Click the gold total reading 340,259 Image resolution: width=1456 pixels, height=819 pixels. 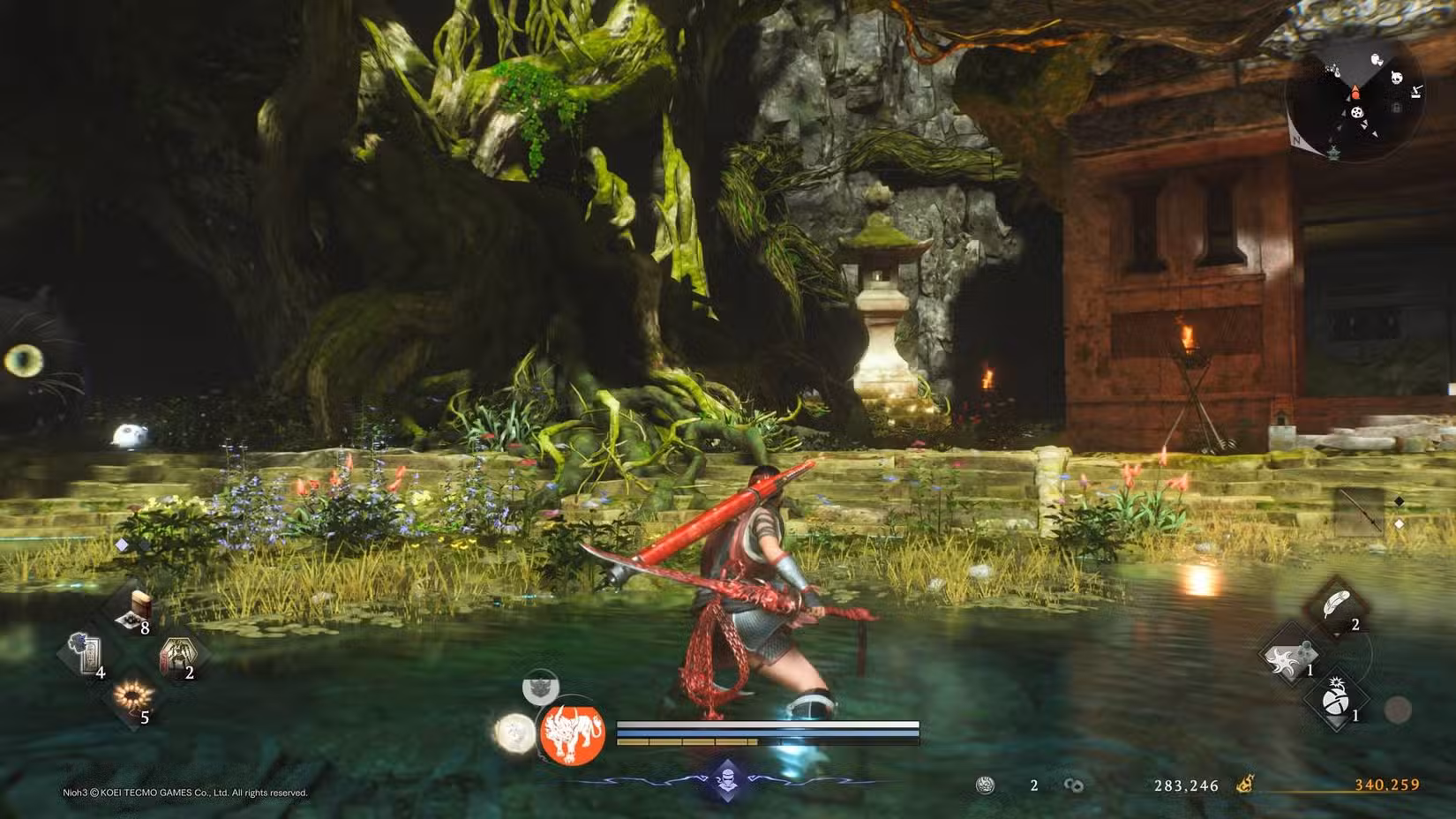1387,785
